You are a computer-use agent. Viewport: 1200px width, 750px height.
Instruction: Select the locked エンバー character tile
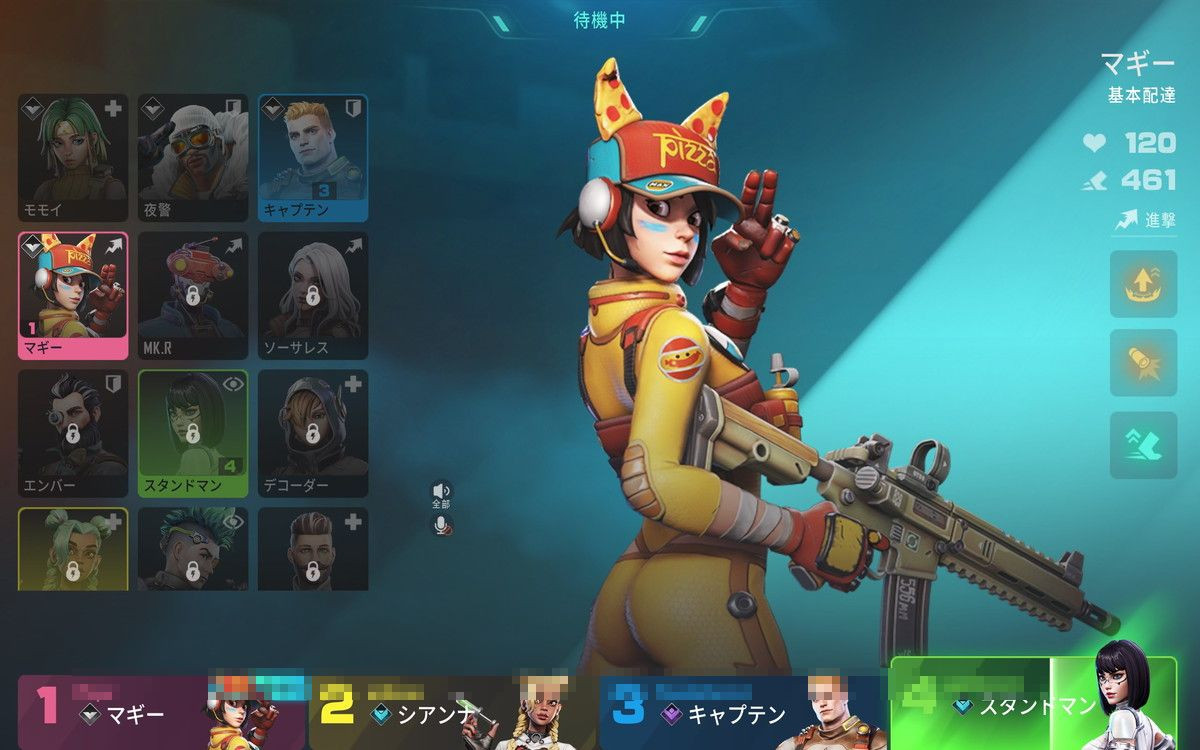[x=73, y=433]
